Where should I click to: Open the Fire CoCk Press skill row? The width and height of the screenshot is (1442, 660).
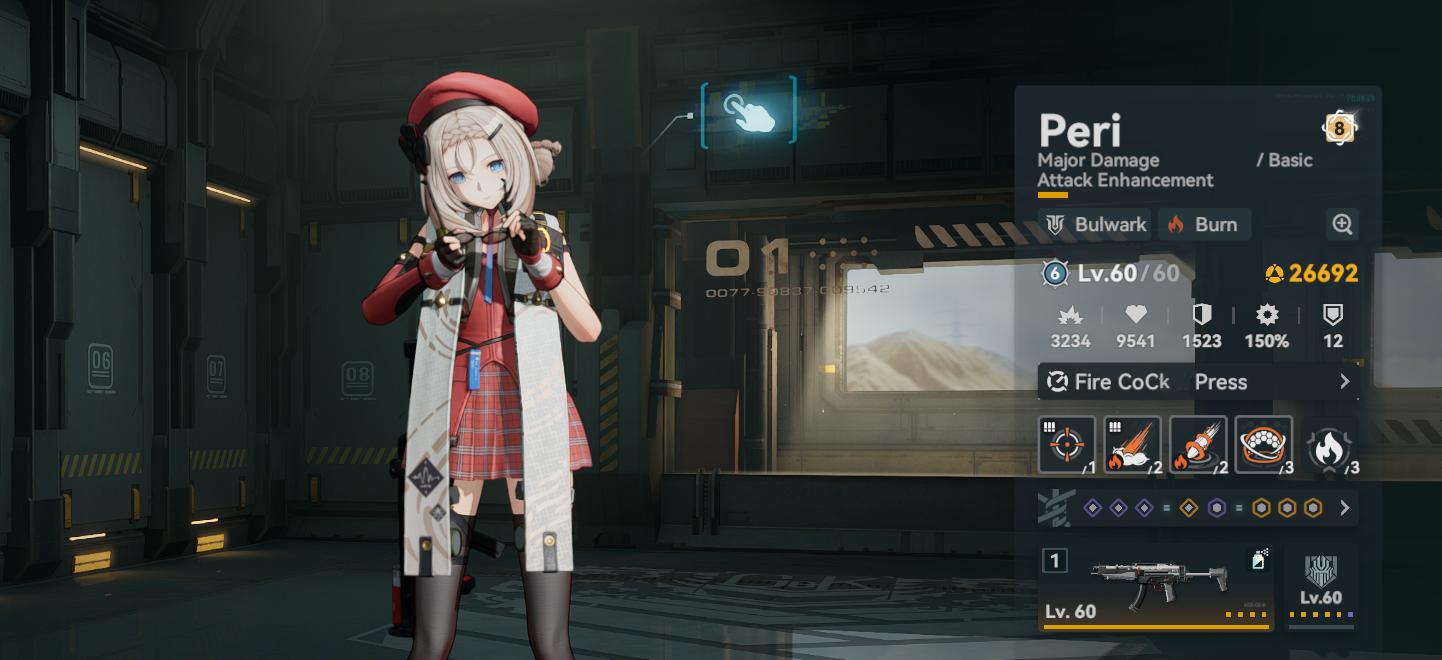[1198, 382]
